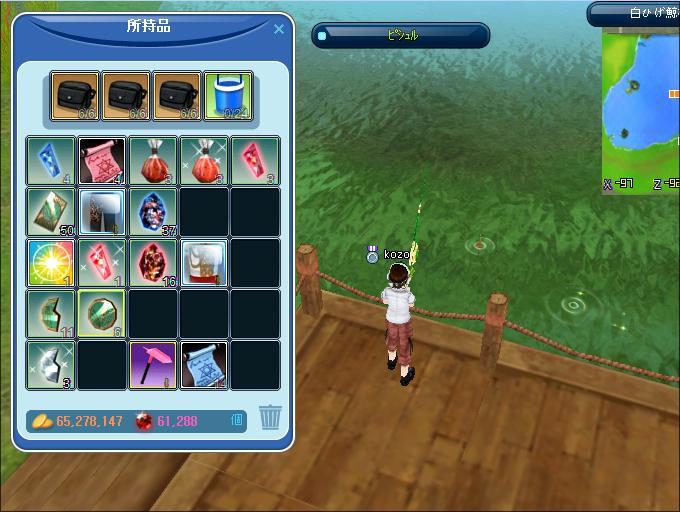Pick the round green gem stack of 6
Viewport: 680px width, 512px height.
(x=102, y=314)
